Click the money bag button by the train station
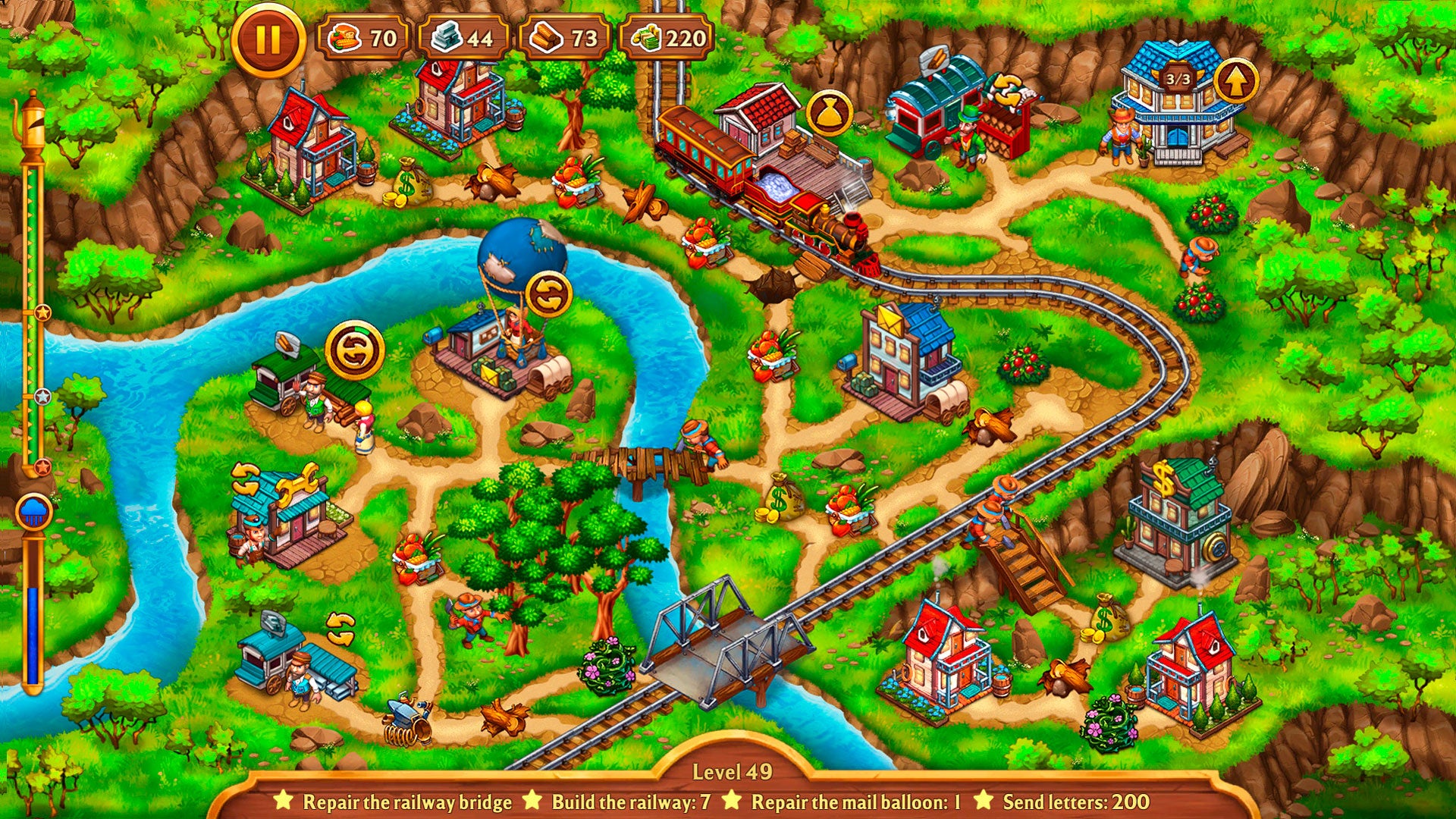1456x819 pixels. tap(828, 114)
